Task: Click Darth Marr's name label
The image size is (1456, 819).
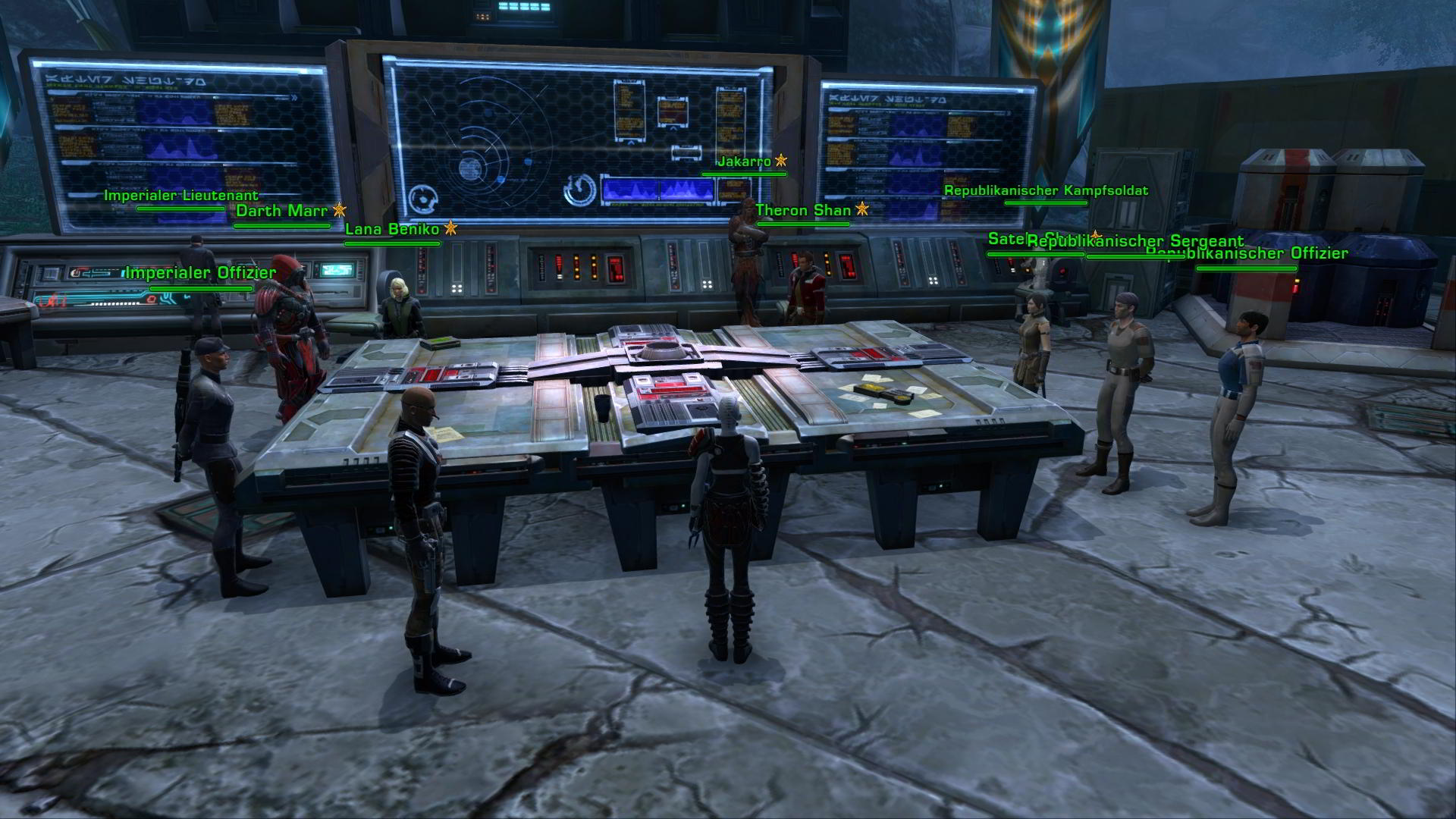Action: [x=281, y=210]
